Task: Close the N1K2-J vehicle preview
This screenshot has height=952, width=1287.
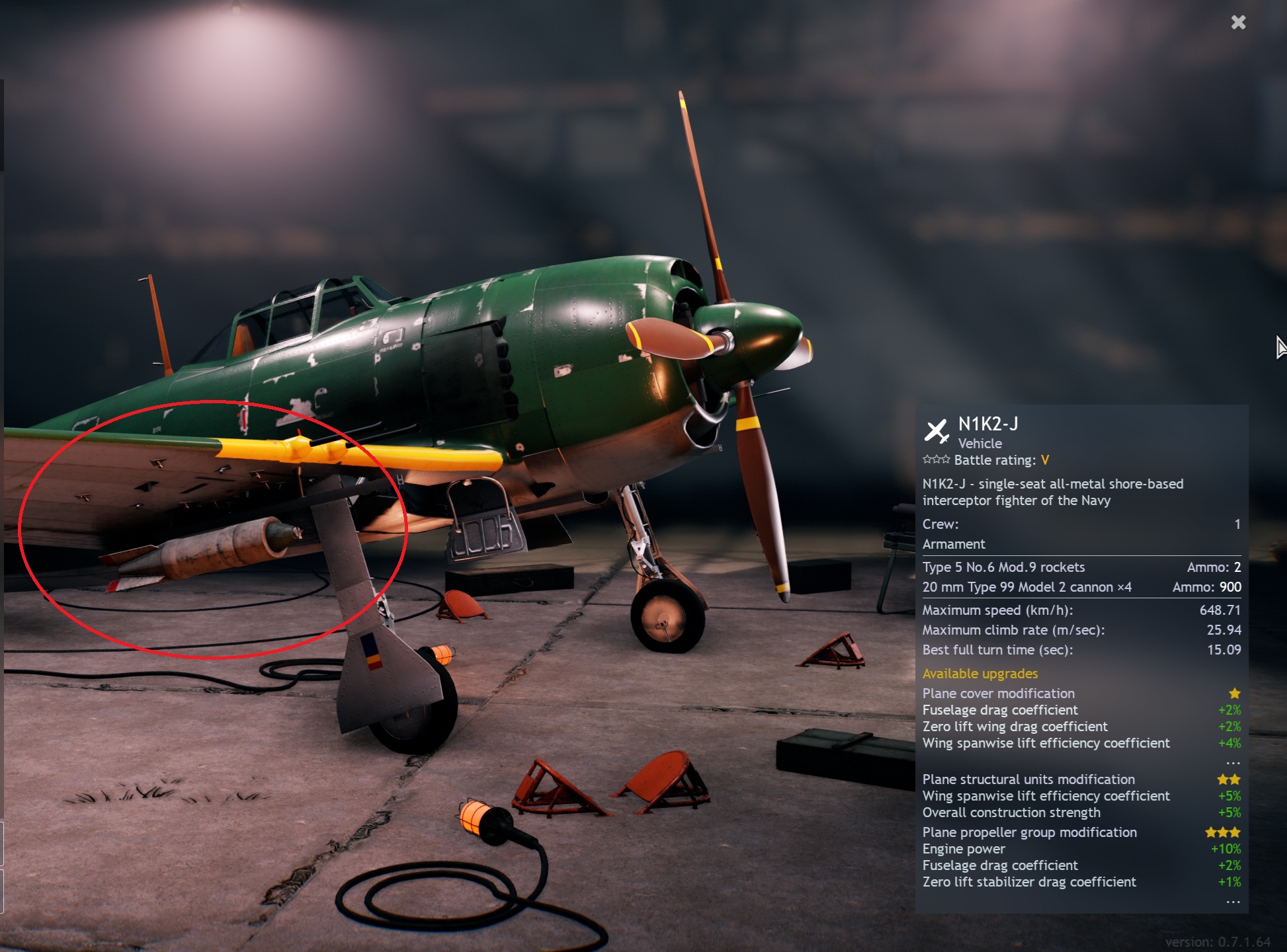Action: pos(1238,22)
